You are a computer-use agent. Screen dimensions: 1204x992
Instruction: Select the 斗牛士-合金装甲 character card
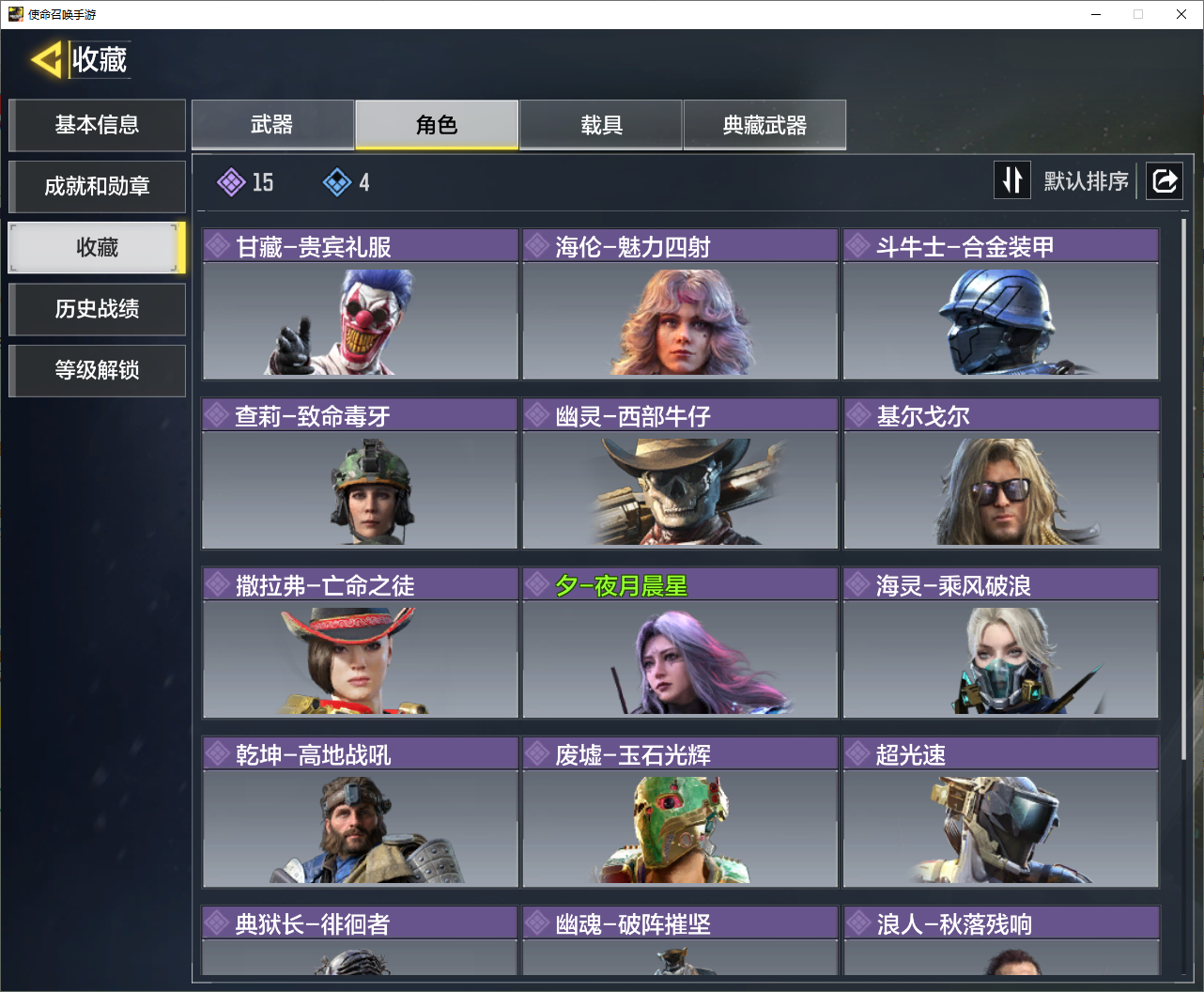coord(1001,304)
